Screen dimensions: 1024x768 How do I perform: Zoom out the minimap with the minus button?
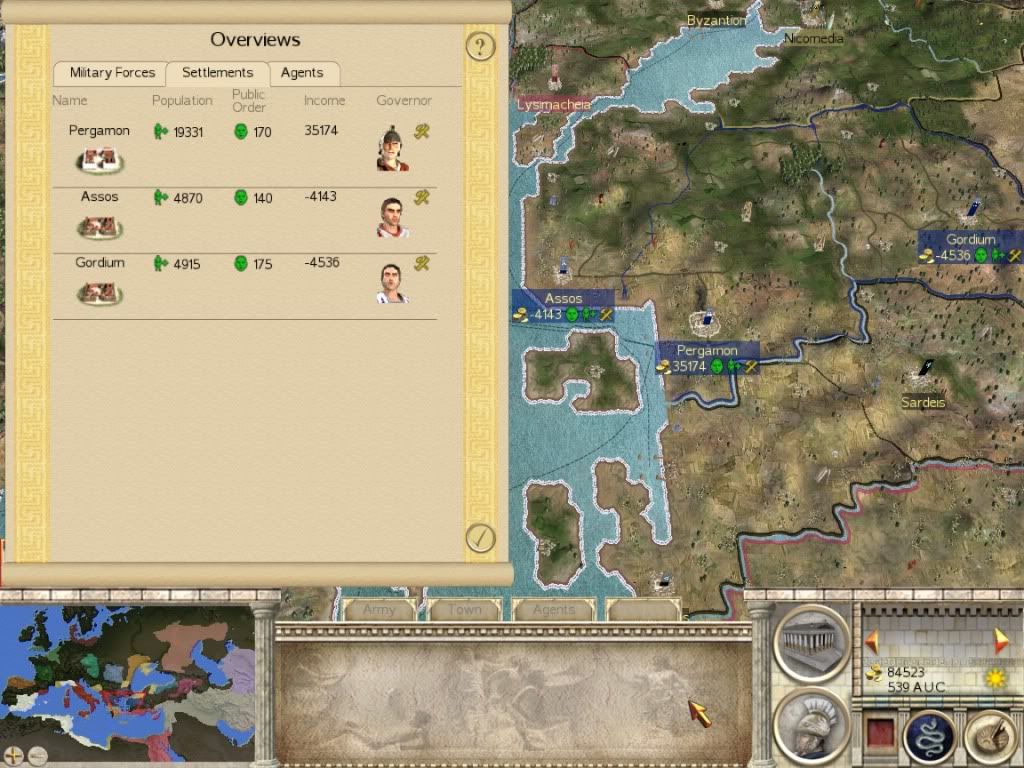[x=37, y=755]
